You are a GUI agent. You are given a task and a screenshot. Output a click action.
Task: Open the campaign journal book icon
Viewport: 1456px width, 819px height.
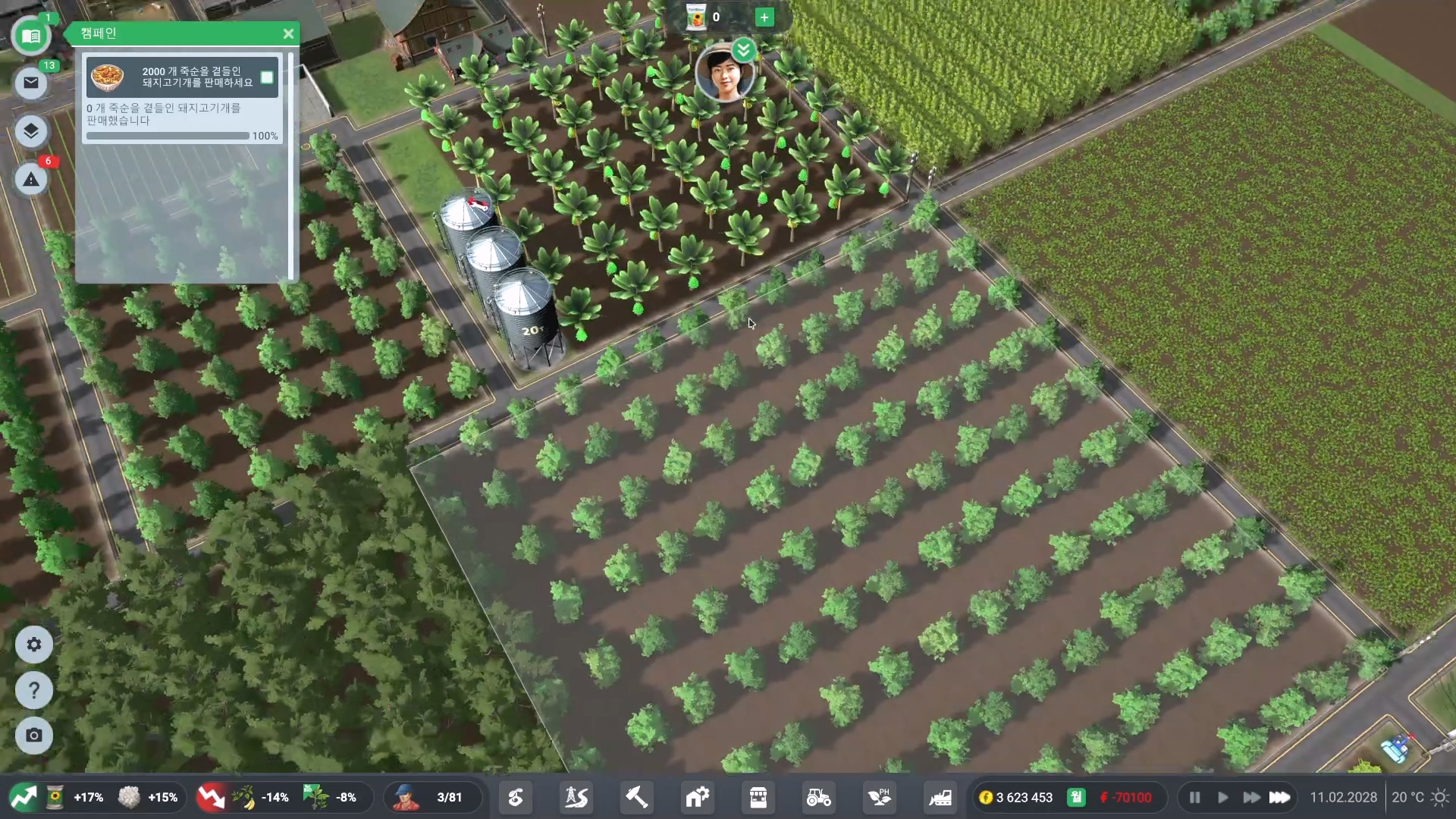click(x=31, y=36)
